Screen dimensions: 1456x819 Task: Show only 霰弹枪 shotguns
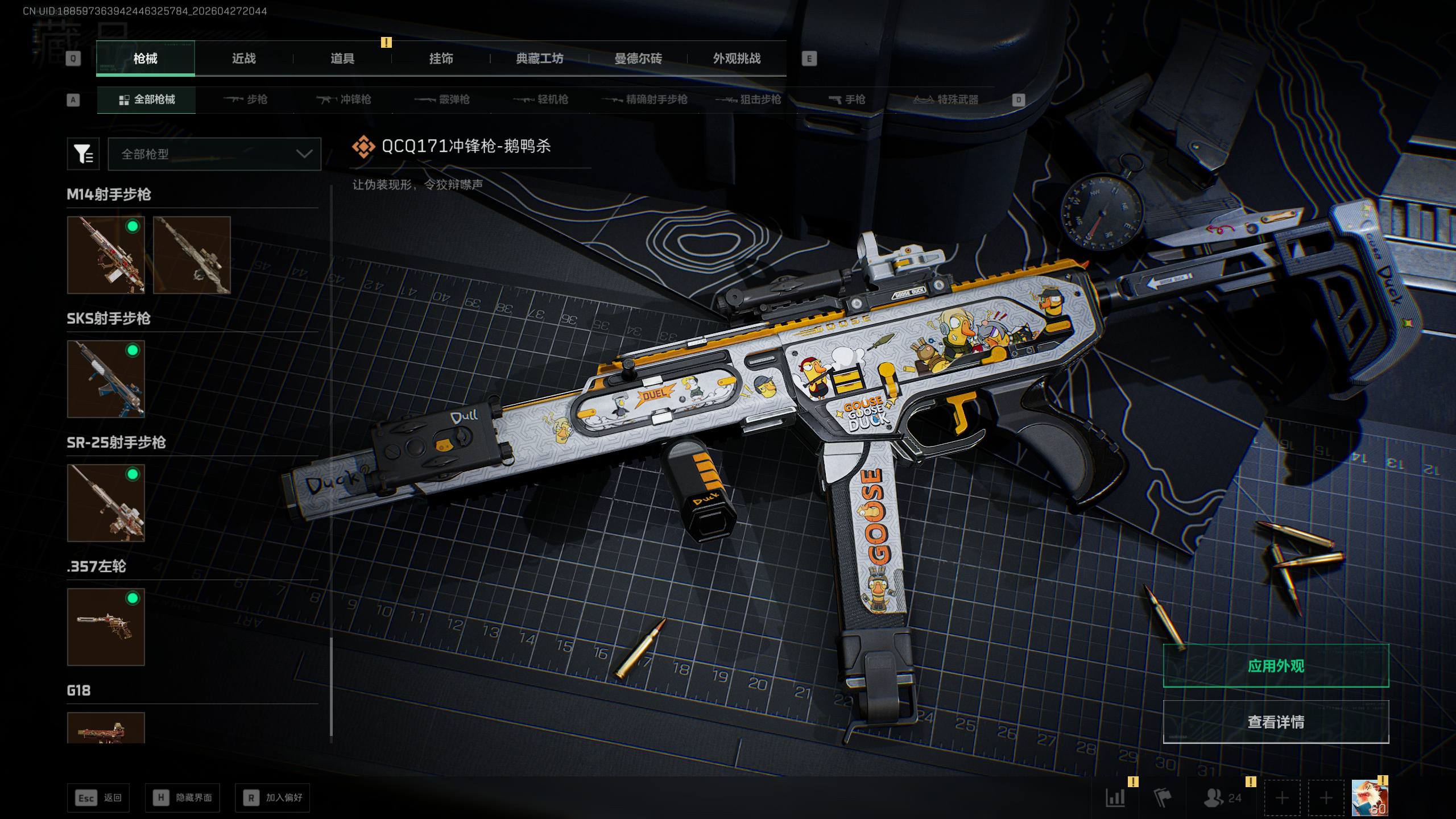coord(442,100)
